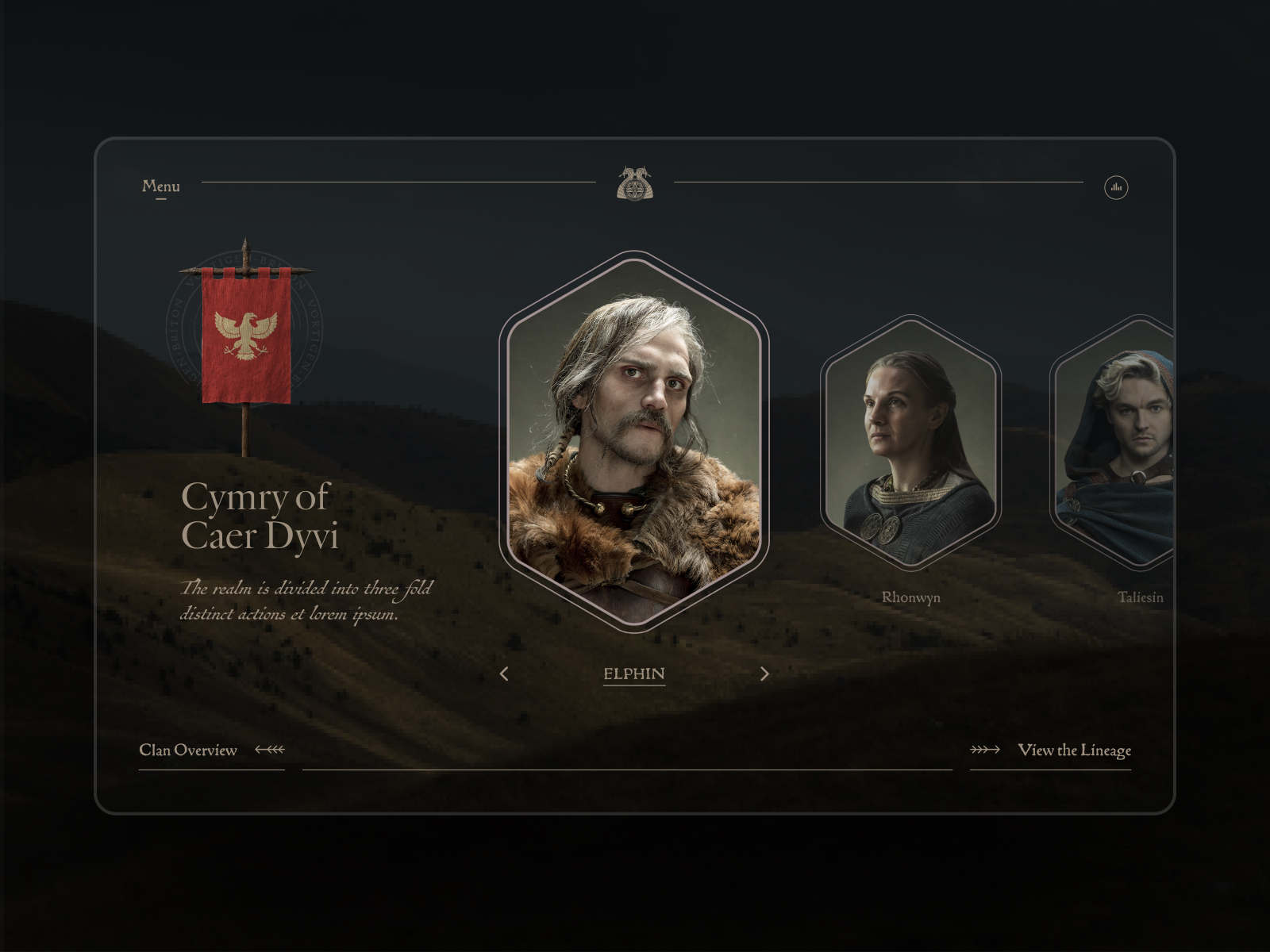Advance the carousel with the right chevron

coord(764,673)
